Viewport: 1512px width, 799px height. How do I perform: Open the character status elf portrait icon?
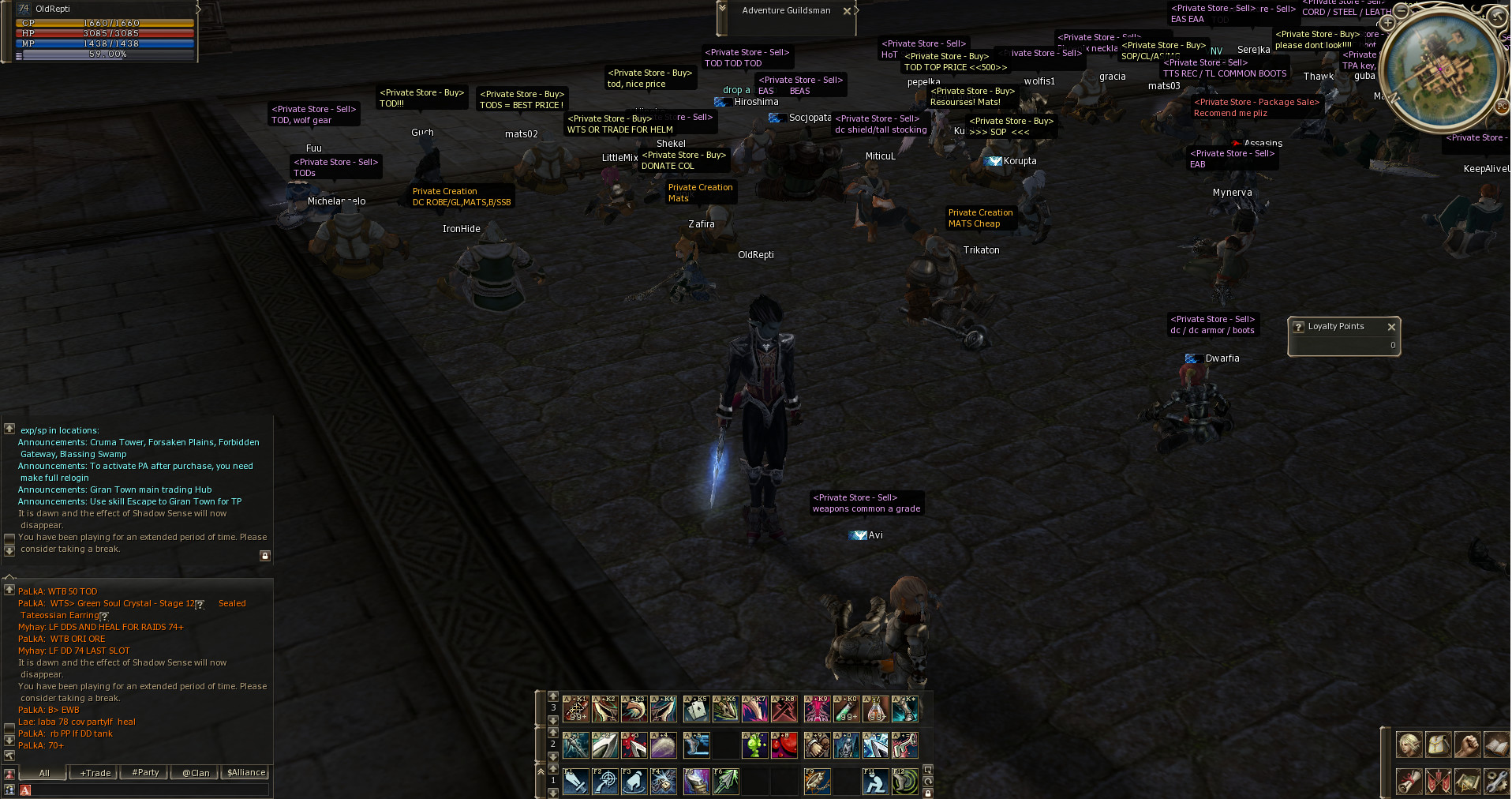point(1409,745)
